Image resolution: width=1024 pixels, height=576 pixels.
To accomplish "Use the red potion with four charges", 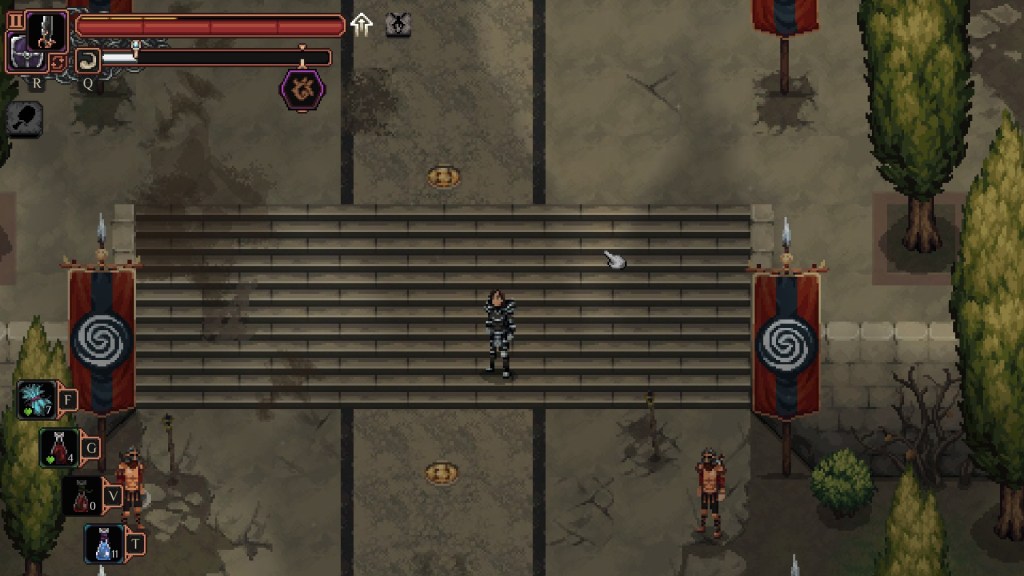I will 59,448.
